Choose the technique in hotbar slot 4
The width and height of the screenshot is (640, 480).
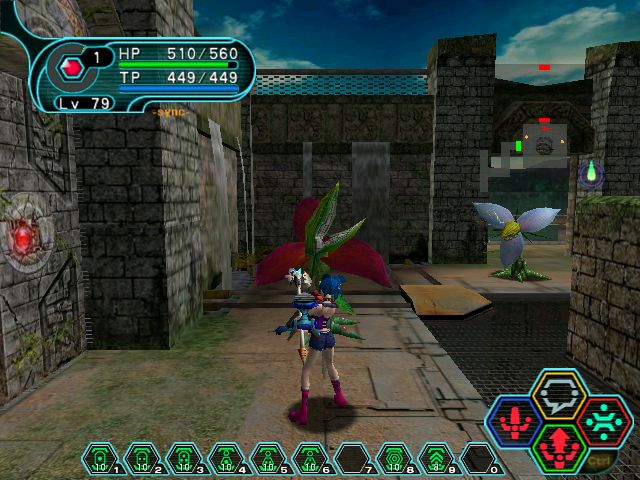point(226,459)
